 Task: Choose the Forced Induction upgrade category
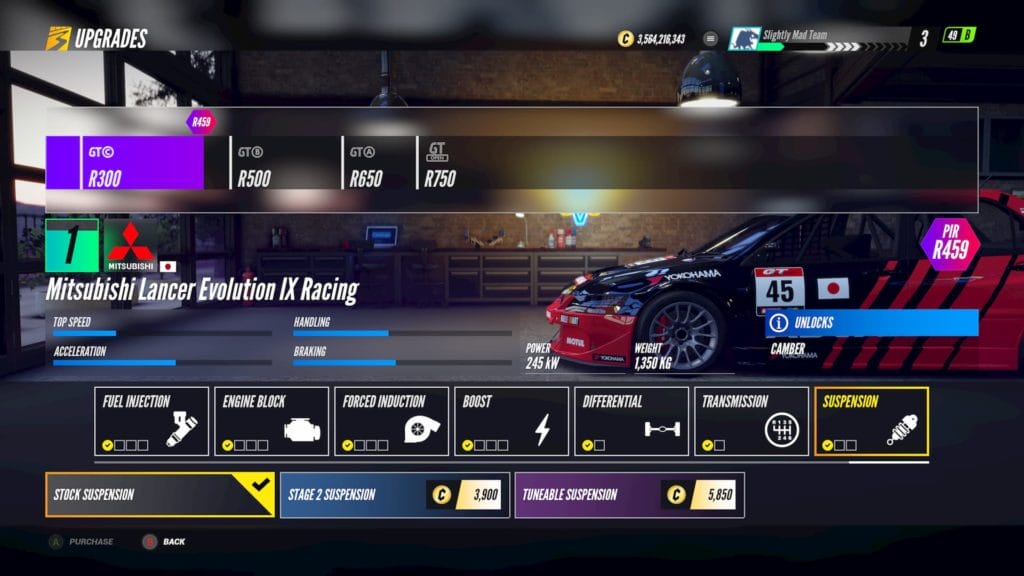391,421
